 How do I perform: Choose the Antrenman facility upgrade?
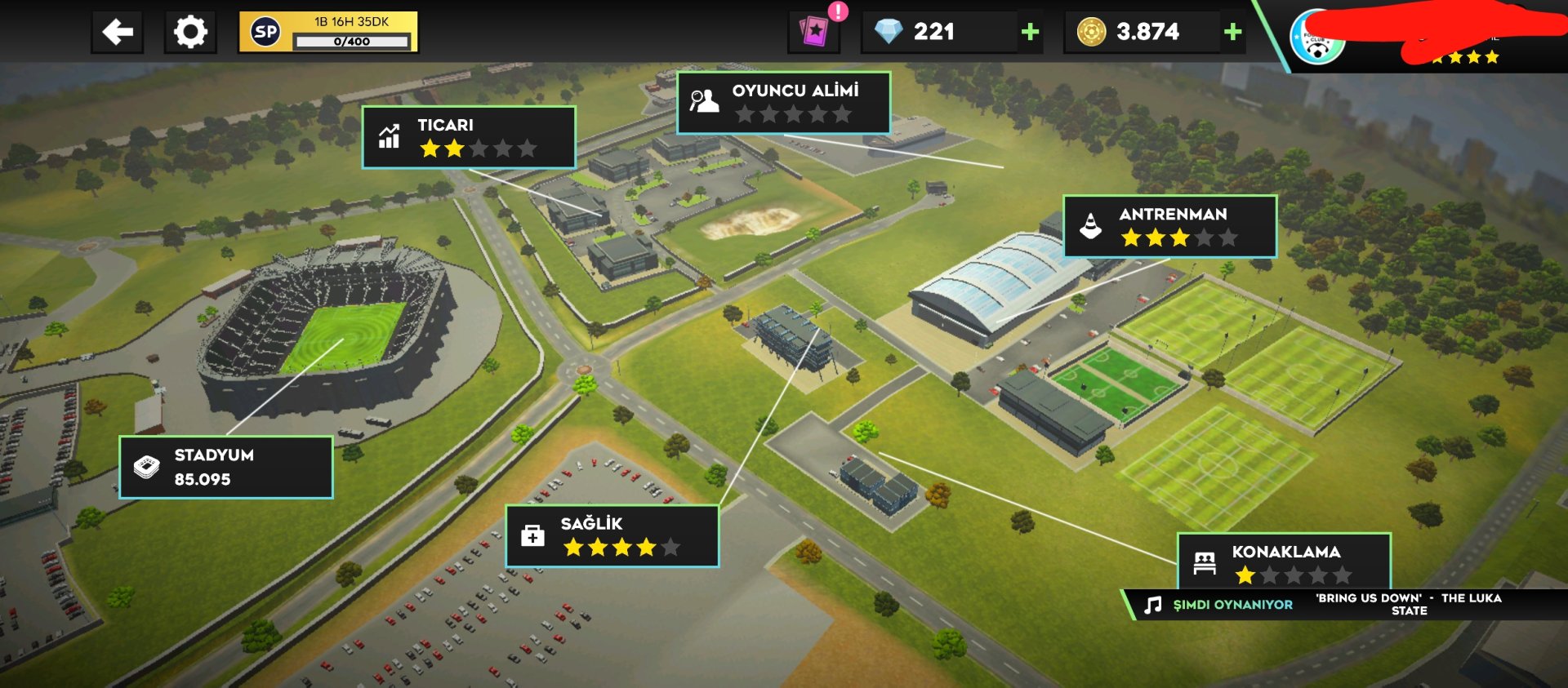[1169, 226]
